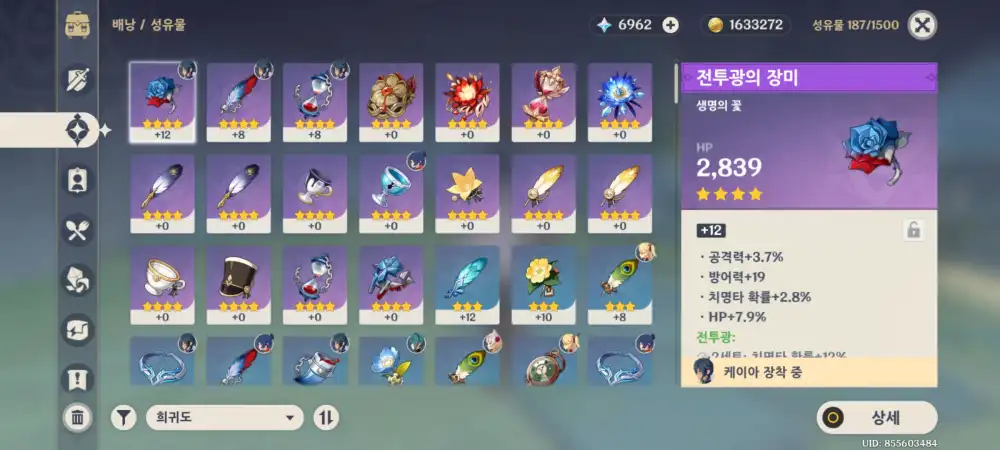Open the 희귀도 sort dropdown

point(223,417)
